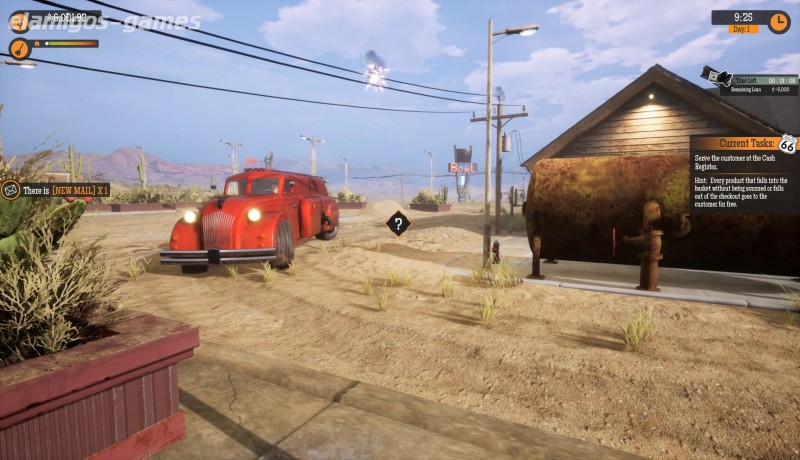Click the Route 66 shield badge
This screenshot has height=460, width=800.
tap(787, 144)
